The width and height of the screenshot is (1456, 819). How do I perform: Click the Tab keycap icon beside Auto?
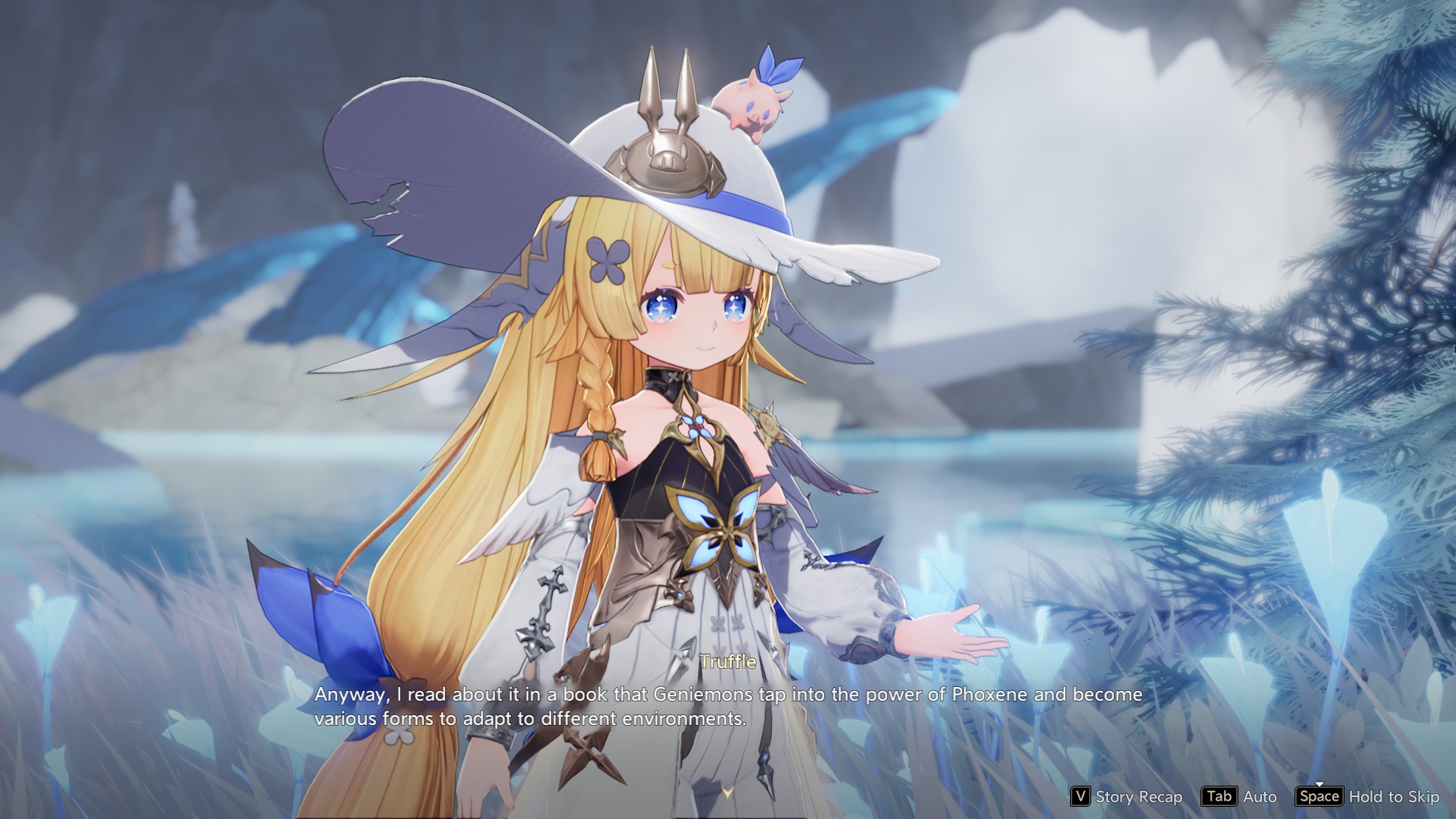tap(1220, 797)
